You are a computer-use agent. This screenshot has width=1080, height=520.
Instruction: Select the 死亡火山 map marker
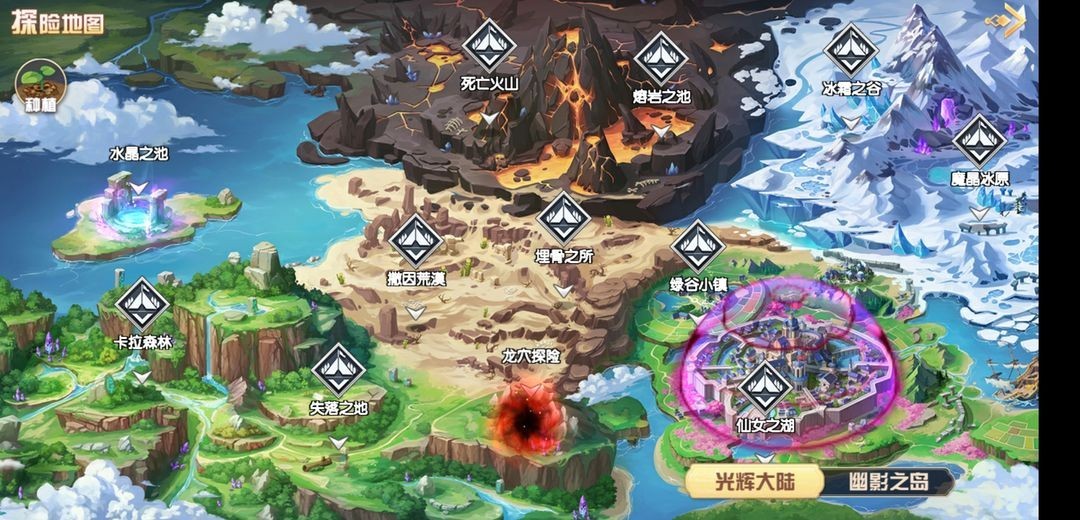[489, 44]
